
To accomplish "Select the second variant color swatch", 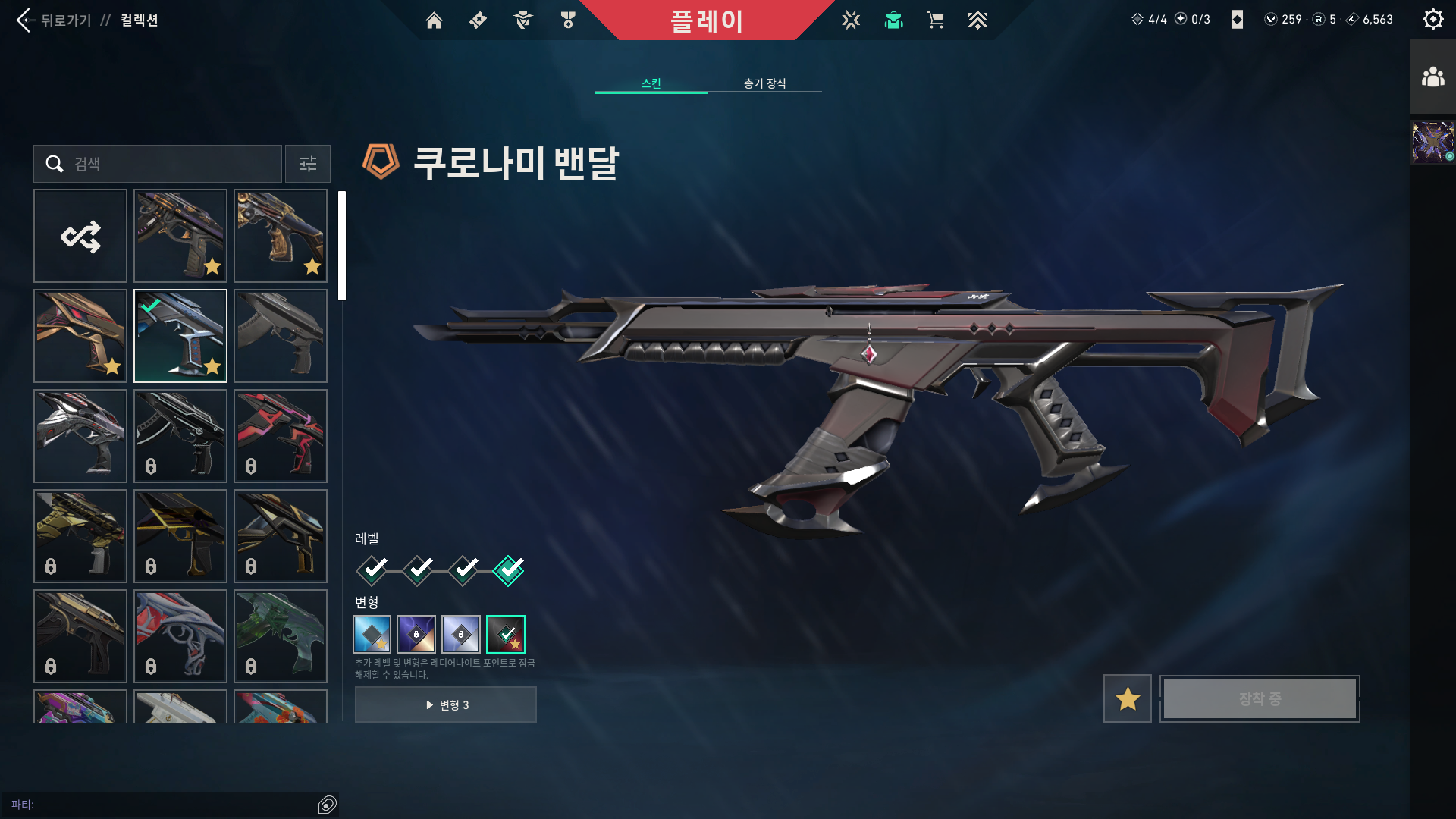I will click(x=416, y=635).
